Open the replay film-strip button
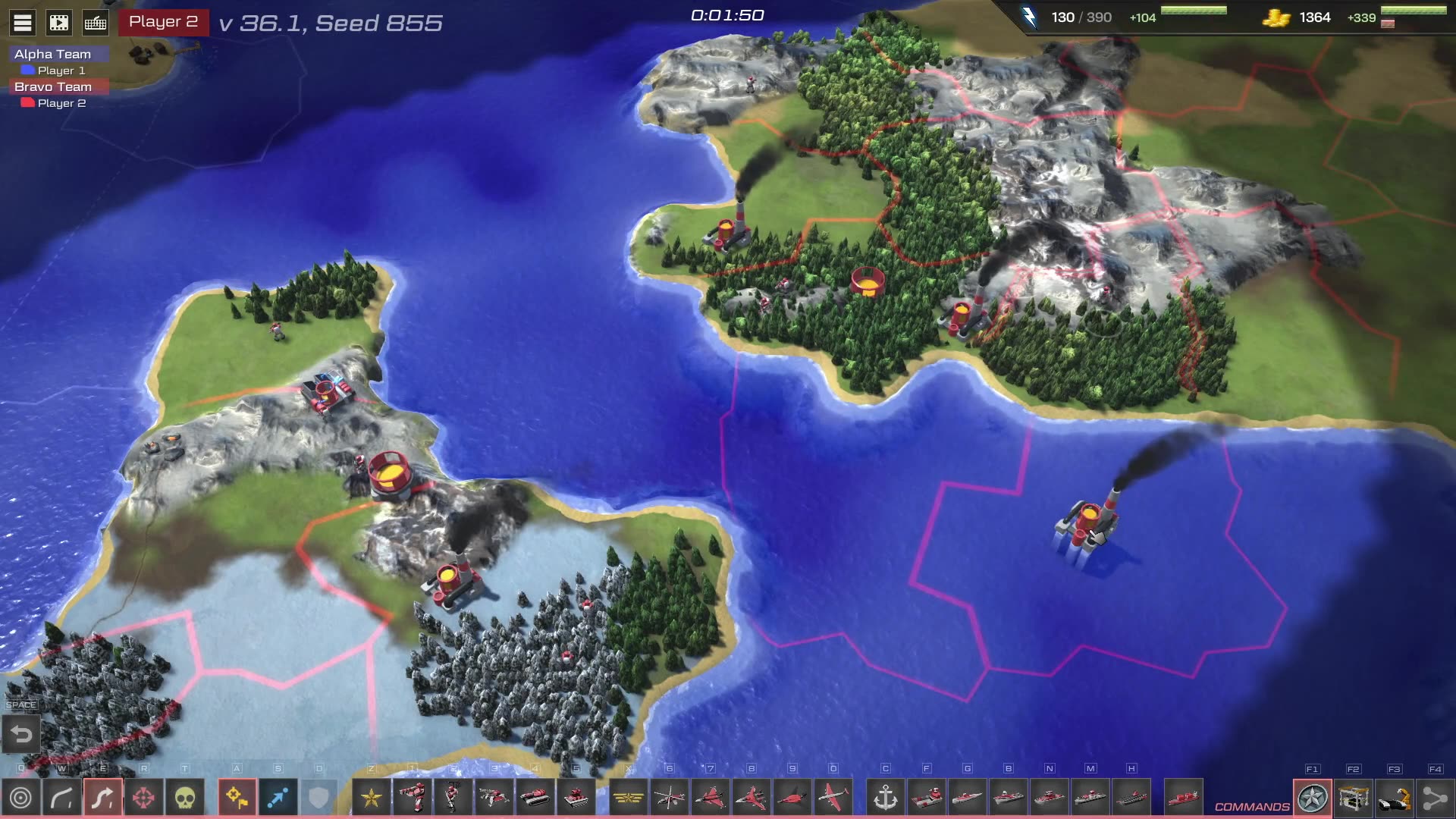Image resolution: width=1456 pixels, height=819 pixels. point(59,23)
